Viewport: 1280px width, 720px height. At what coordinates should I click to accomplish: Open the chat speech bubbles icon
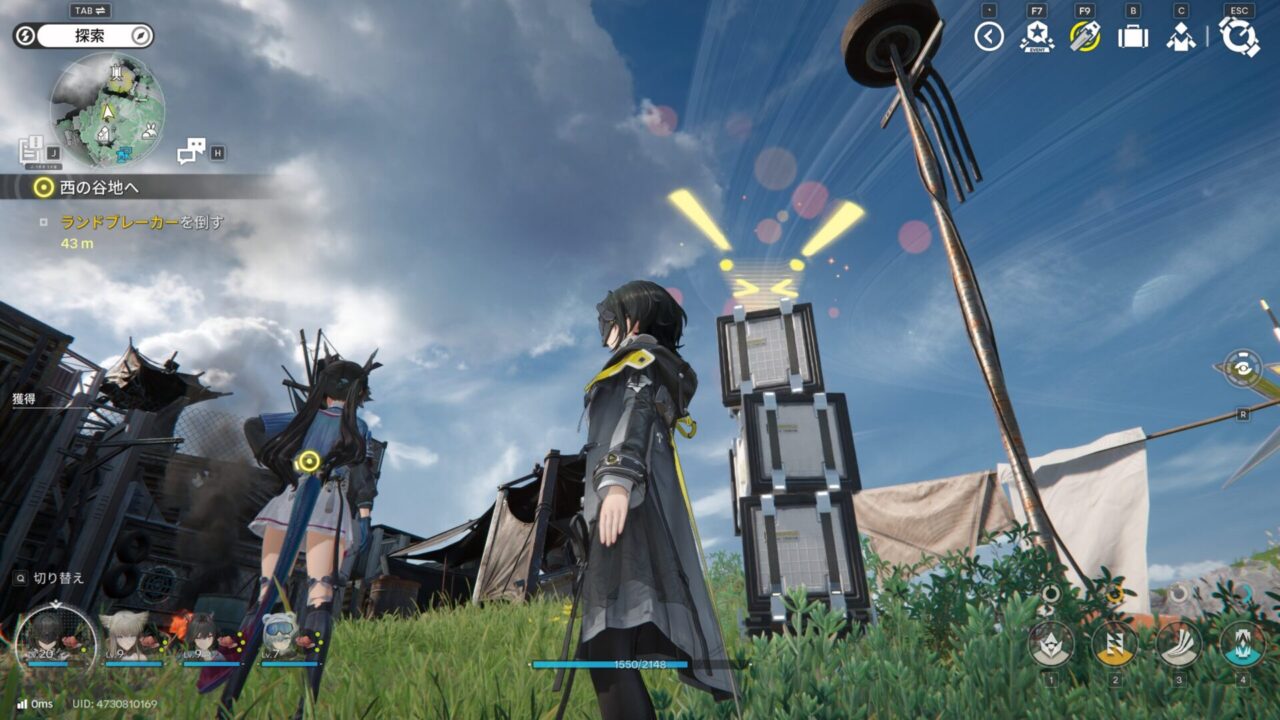click(190, 151)
